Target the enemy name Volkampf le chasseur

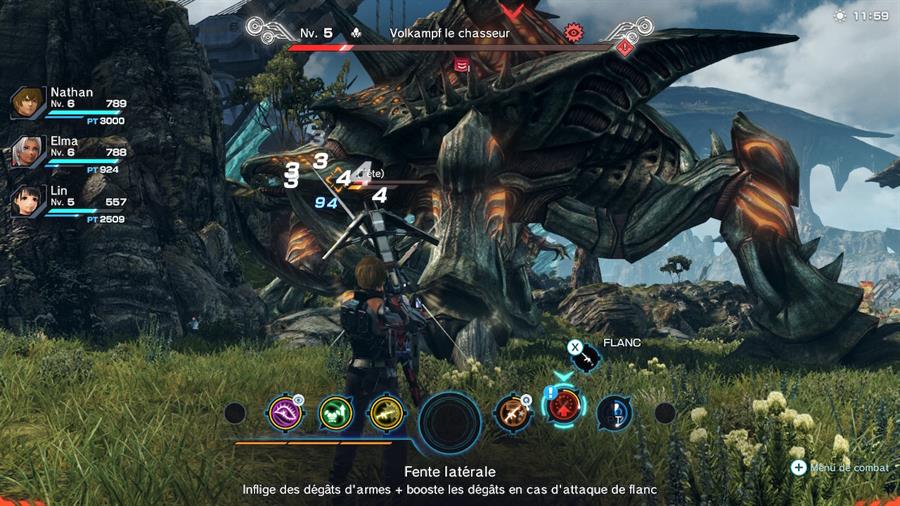(450, 33)
